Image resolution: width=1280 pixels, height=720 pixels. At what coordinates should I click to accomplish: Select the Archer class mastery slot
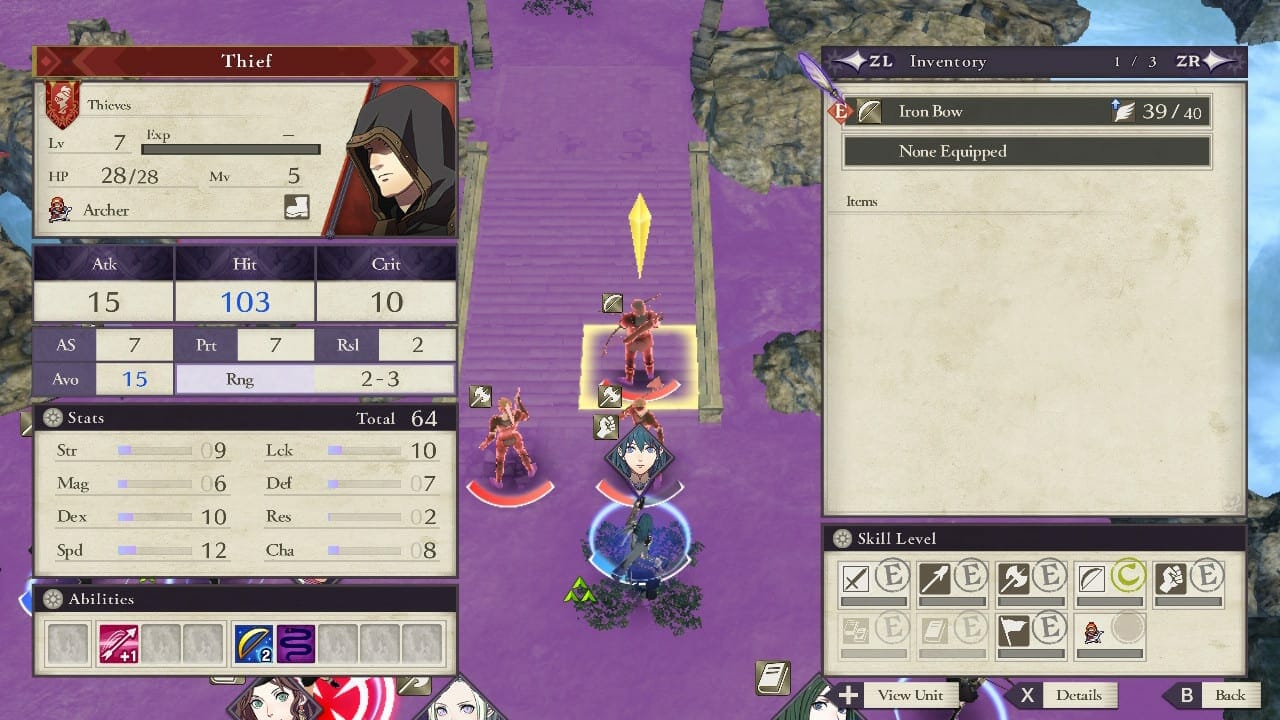tap(1110, 634)
